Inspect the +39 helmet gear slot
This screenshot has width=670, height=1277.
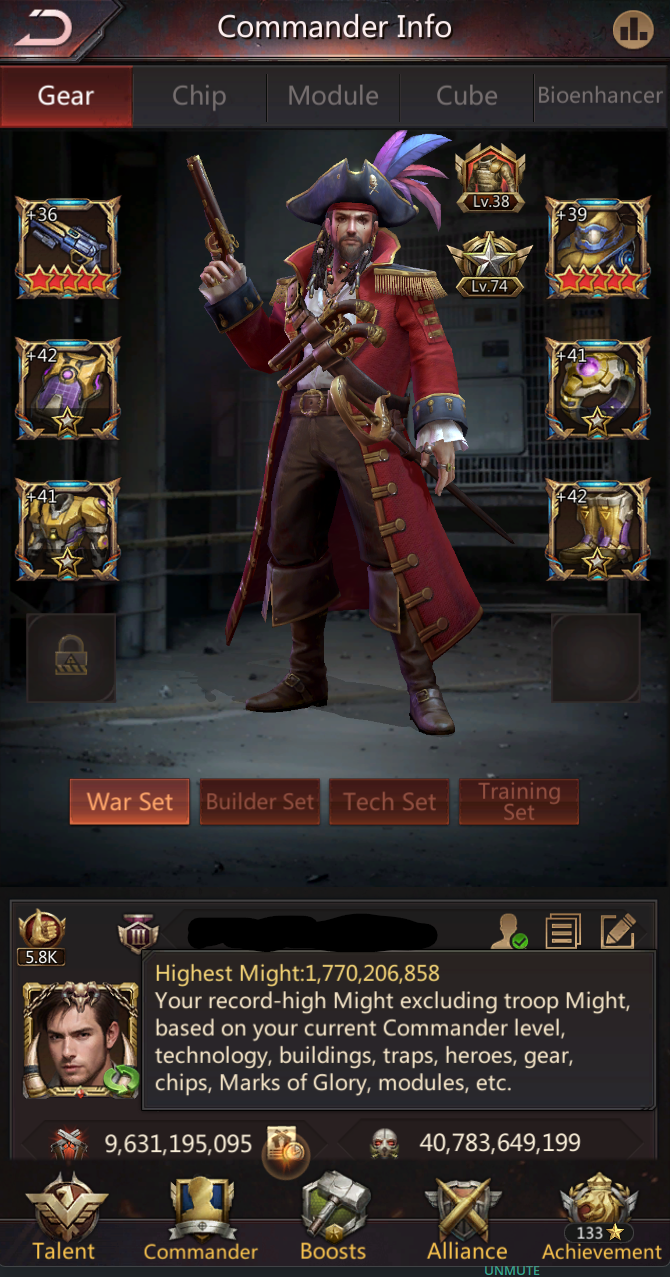tap(598, 247)
